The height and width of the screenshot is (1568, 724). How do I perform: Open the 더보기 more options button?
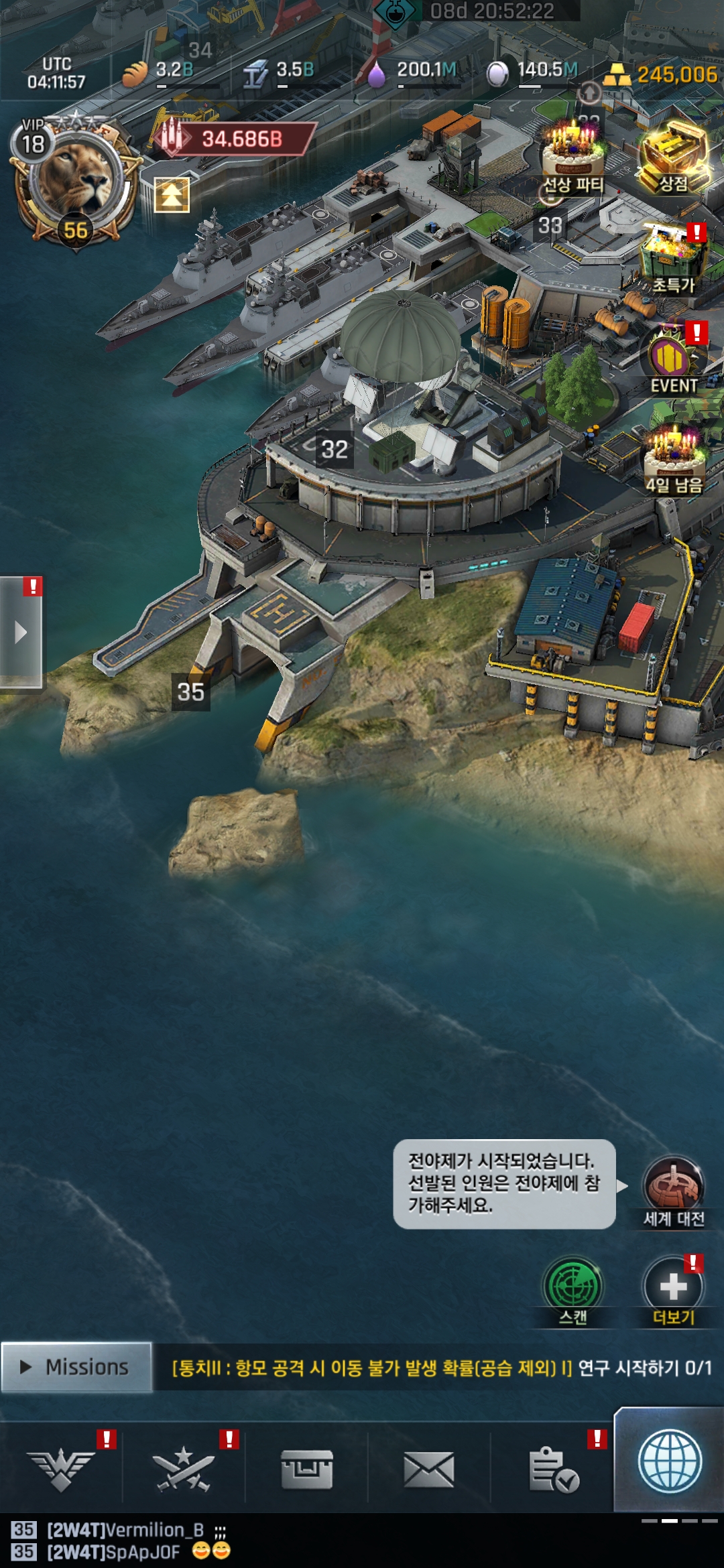click(x=673, y=1289)
